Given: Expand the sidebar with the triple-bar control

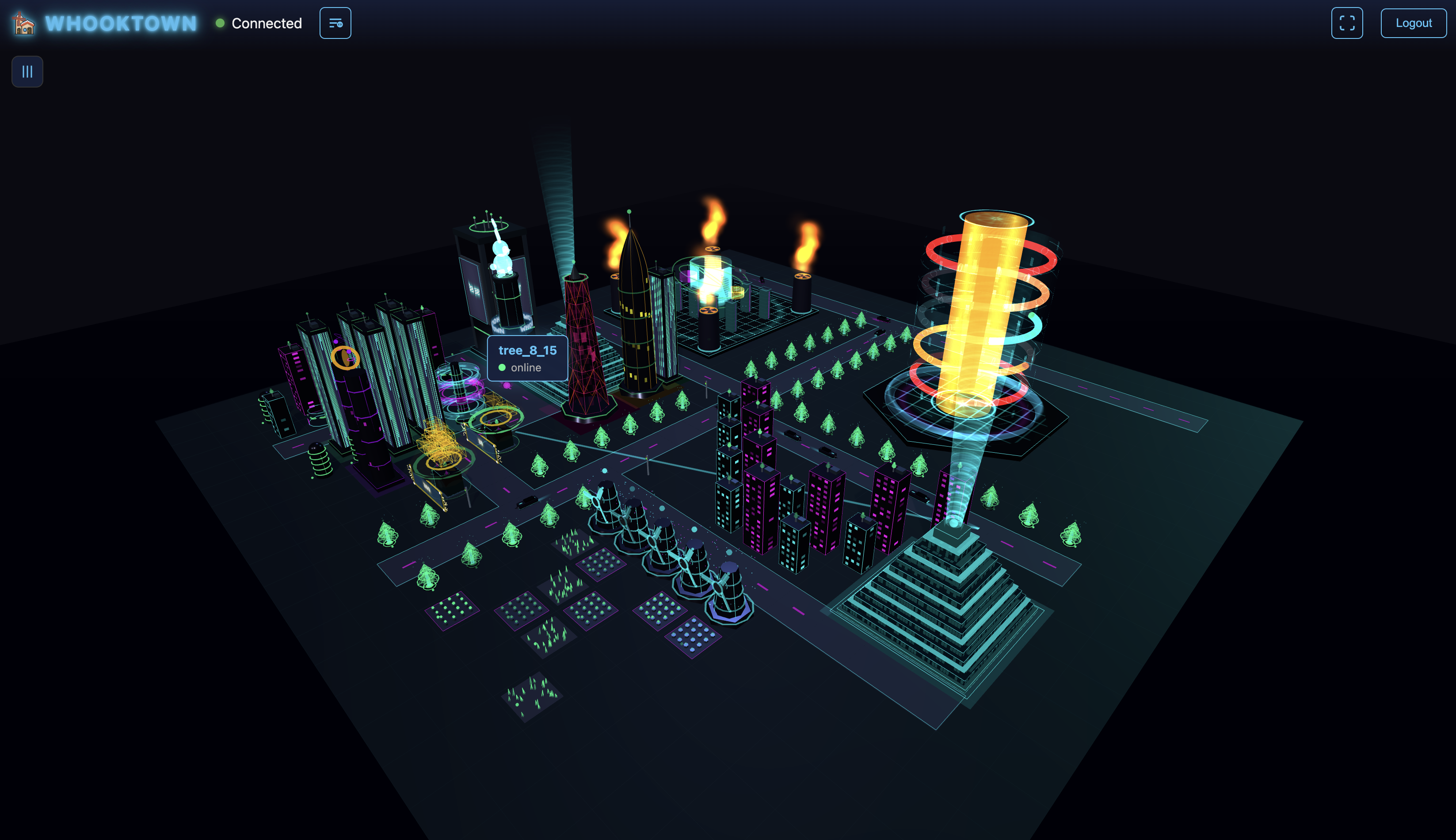Looking at the screenshot, I should coord(27,71).
